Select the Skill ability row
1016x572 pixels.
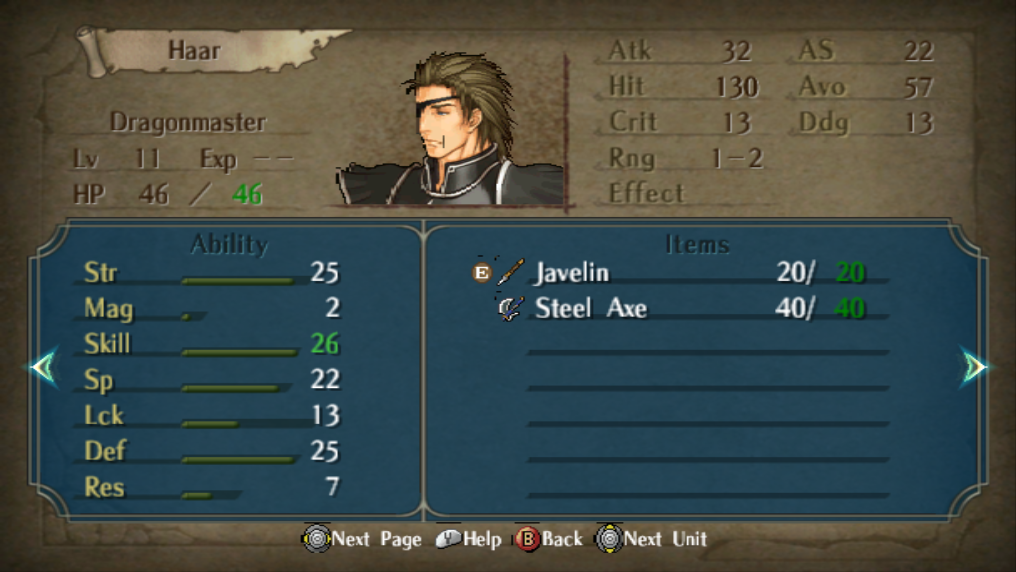pos(211,344)
